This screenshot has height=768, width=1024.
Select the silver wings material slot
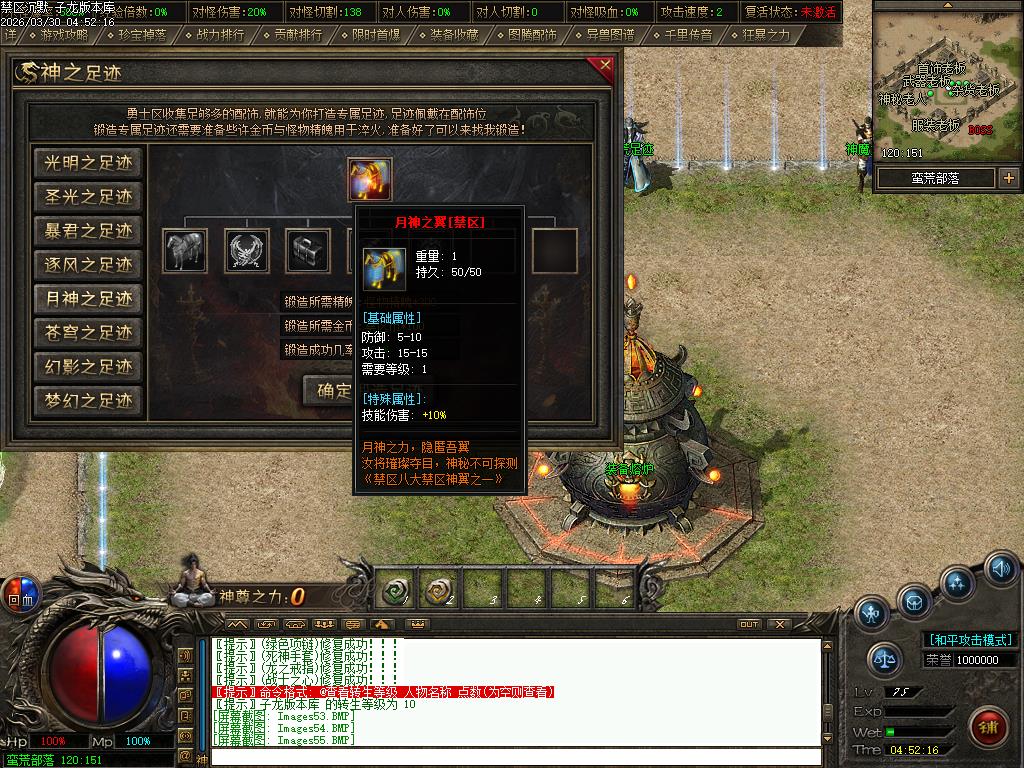247,251
